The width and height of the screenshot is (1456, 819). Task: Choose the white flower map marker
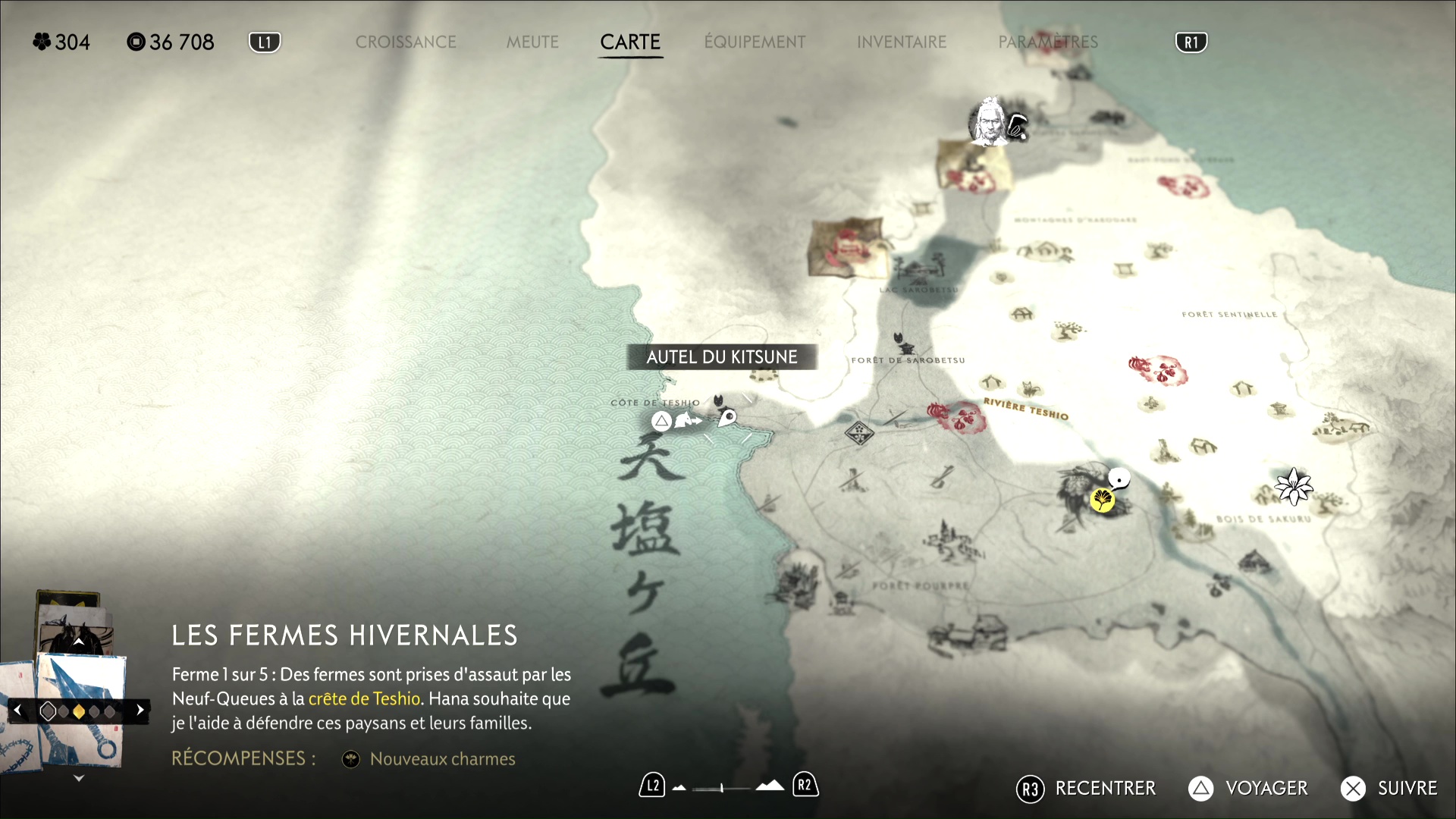pyautogui.click(x=1293, y=486)
